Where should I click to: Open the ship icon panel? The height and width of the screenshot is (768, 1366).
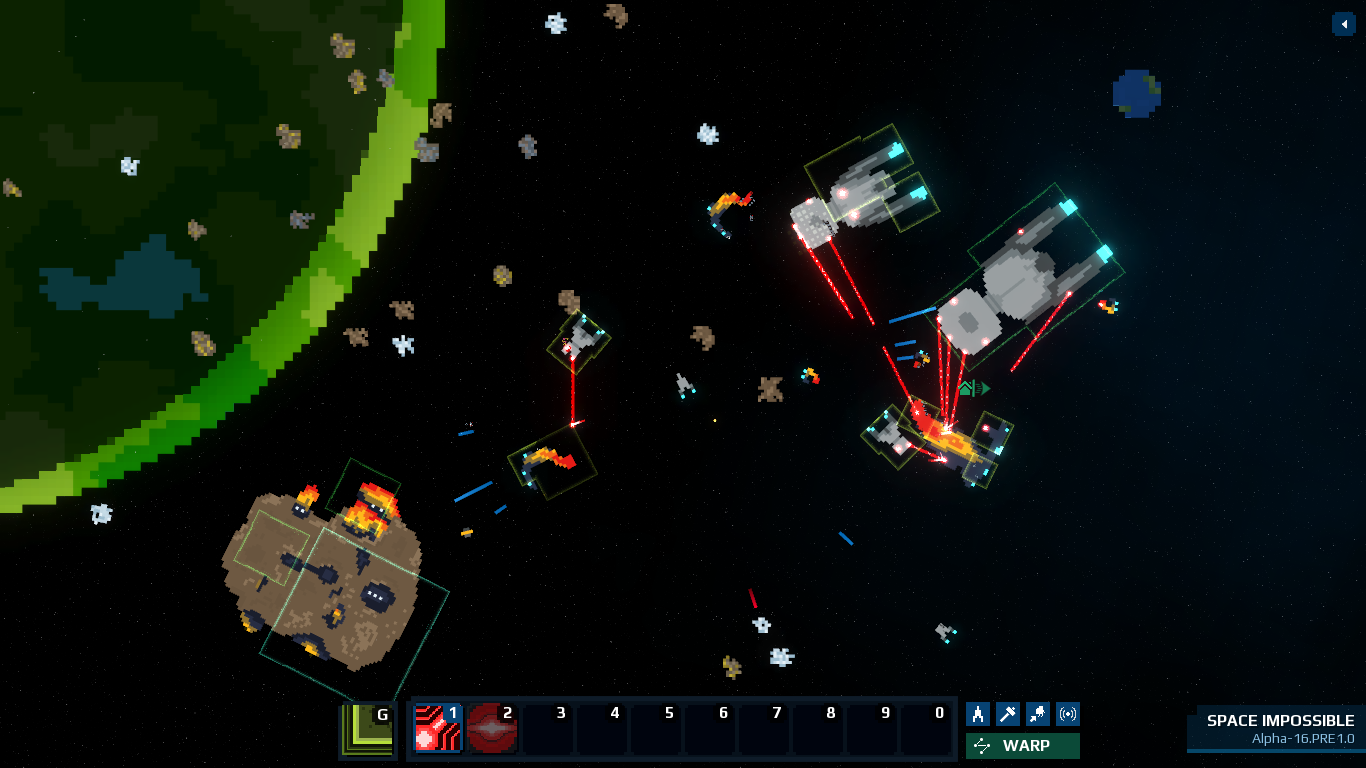[978, 714]
